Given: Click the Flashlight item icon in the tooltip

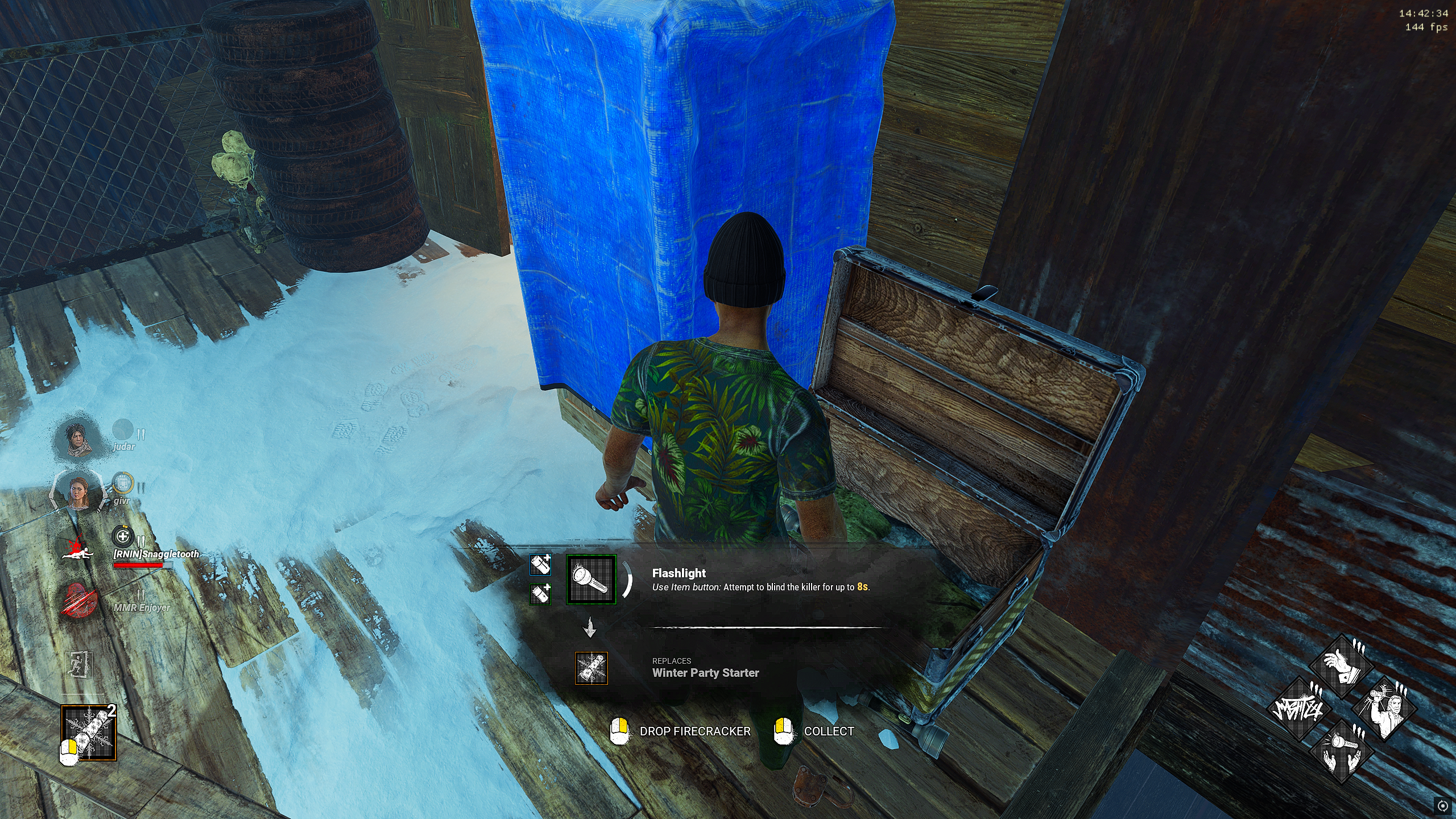Looking at the screenshot, I should point(591,580).
